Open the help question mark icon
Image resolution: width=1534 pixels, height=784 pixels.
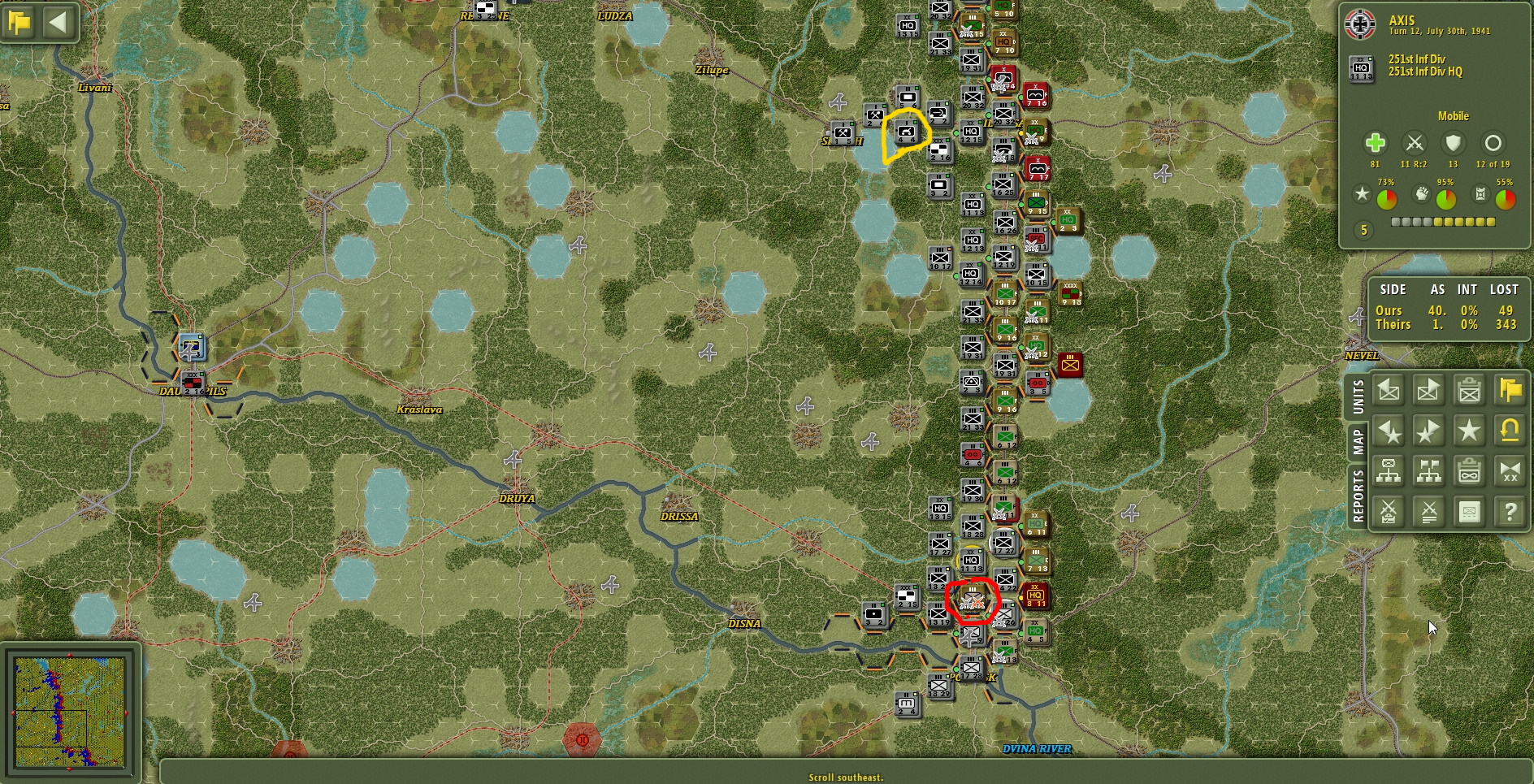click(1510, 511)
